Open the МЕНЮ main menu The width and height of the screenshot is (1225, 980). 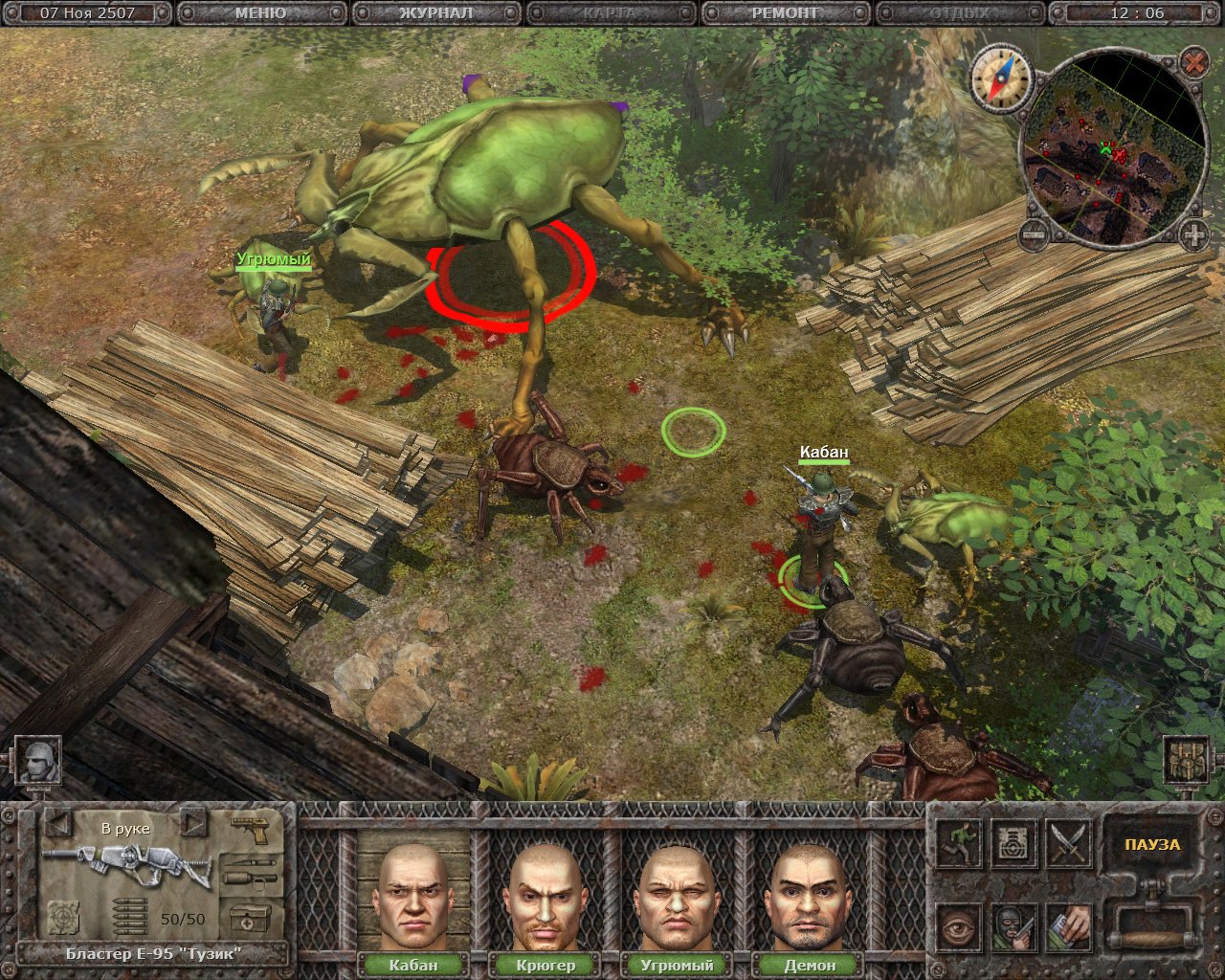coord(259,13)
